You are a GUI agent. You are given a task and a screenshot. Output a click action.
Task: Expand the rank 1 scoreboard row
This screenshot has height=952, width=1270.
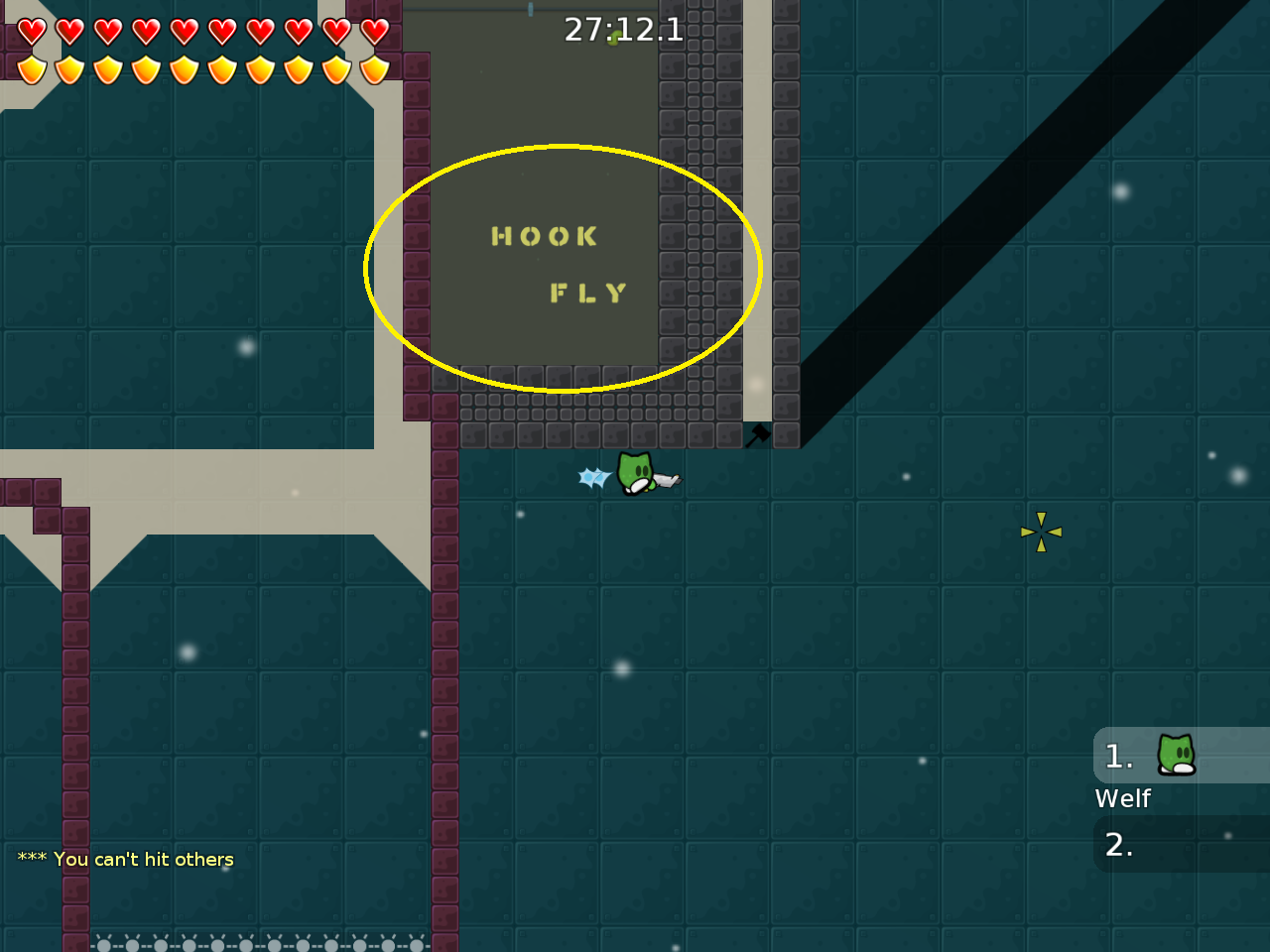1181,756
